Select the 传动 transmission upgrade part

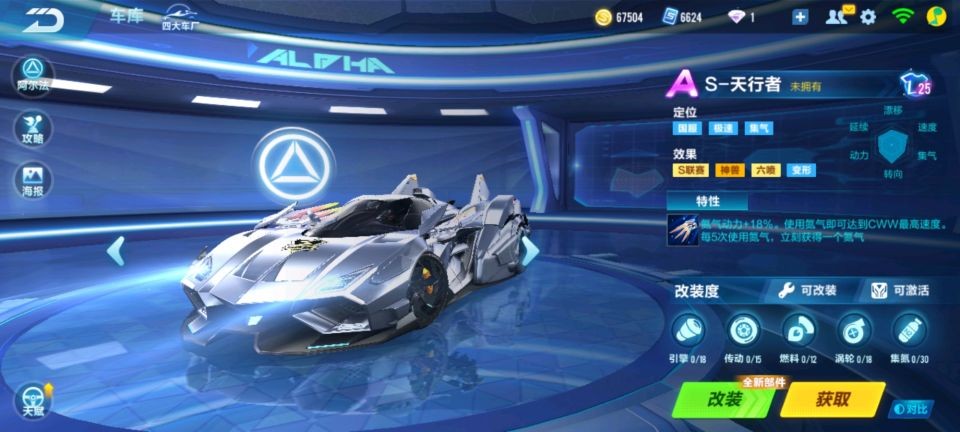tap(743, 336)
